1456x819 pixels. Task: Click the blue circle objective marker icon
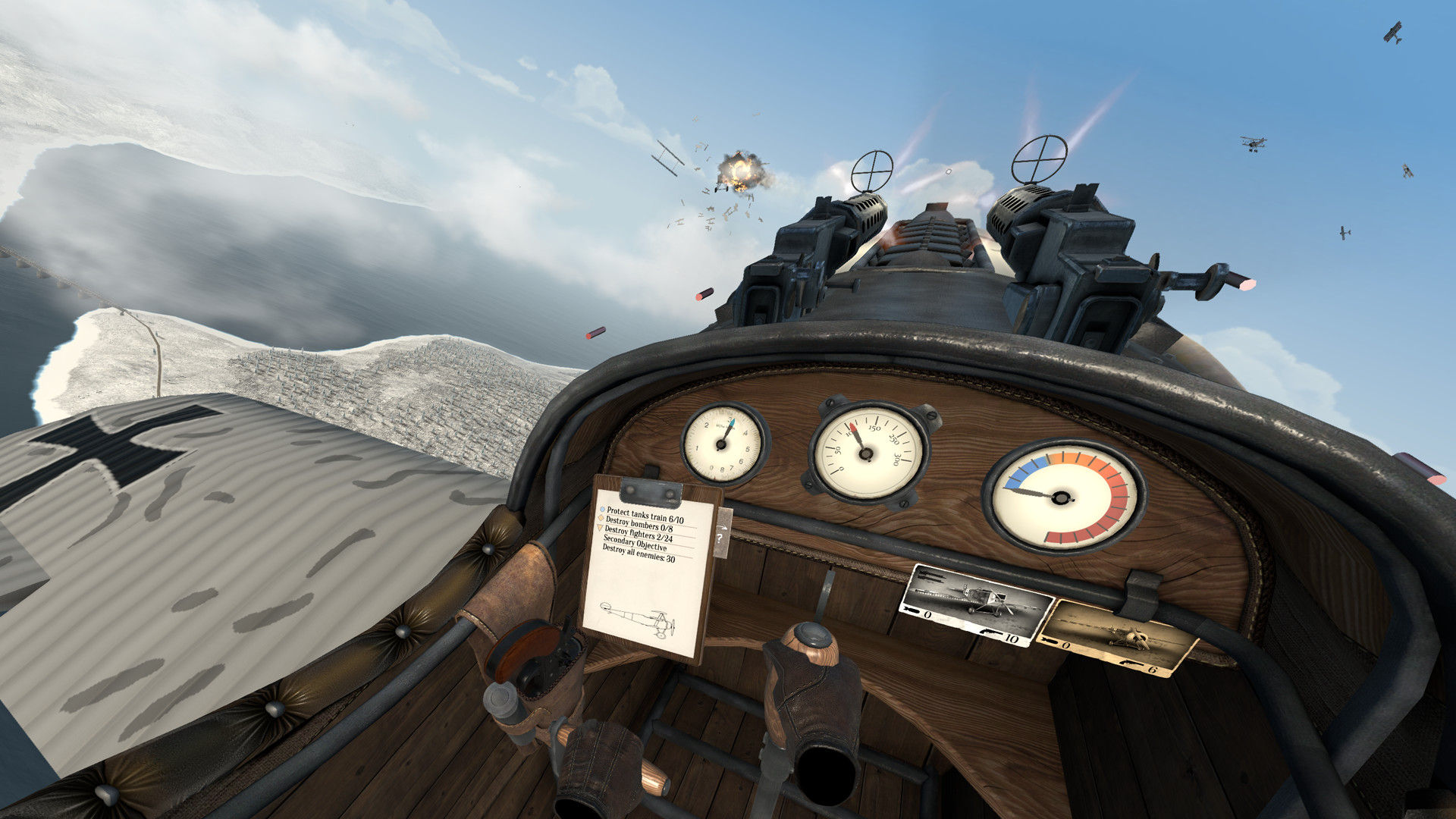[x=601, y=510]
